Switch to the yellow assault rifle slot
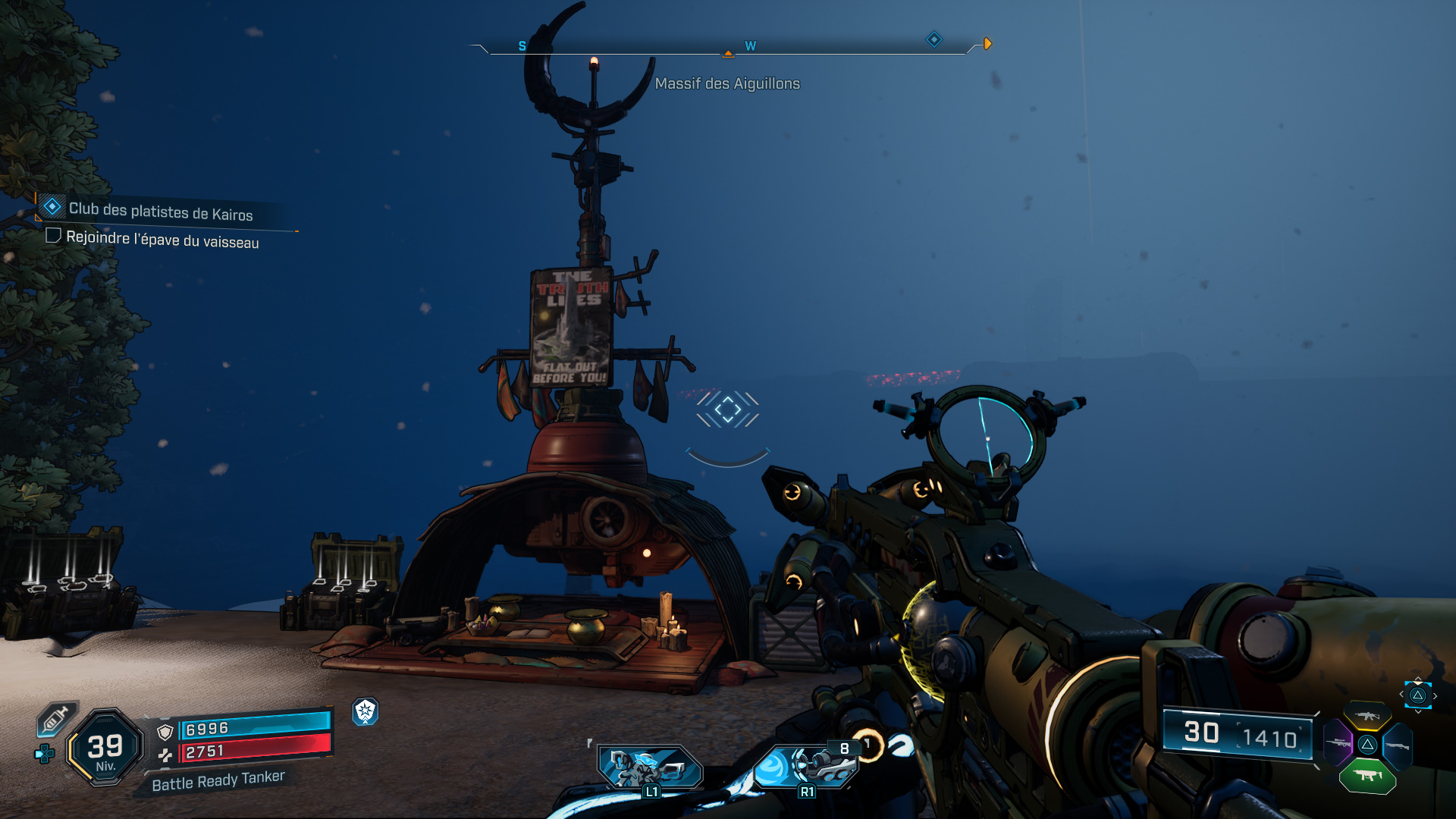 pyautogui.click(x=1367, y=716)
